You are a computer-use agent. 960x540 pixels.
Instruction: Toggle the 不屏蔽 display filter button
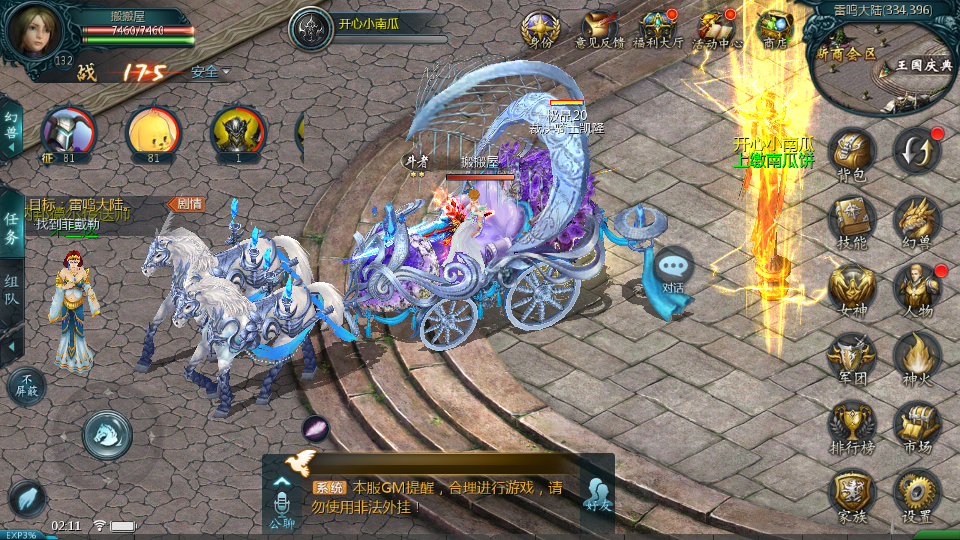click(26, 385)
